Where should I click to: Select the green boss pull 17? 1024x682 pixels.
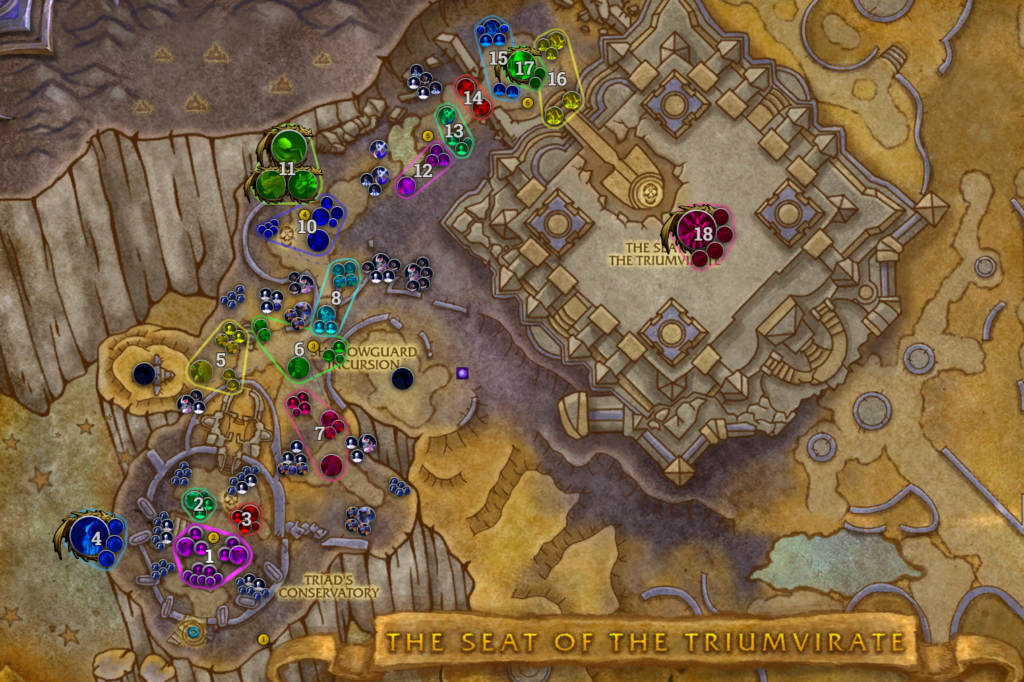click(521, 67)
